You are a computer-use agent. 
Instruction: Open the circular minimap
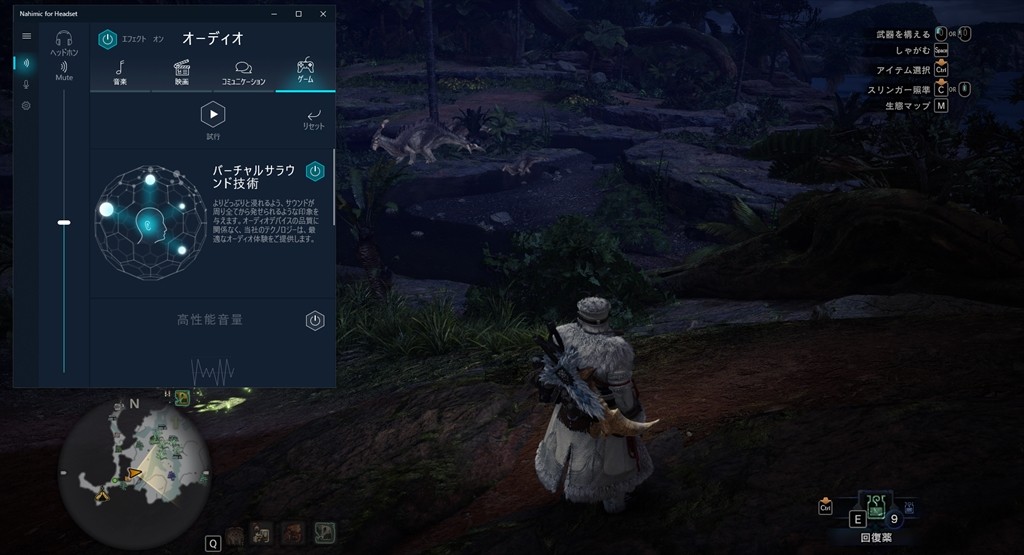[133, 469]
